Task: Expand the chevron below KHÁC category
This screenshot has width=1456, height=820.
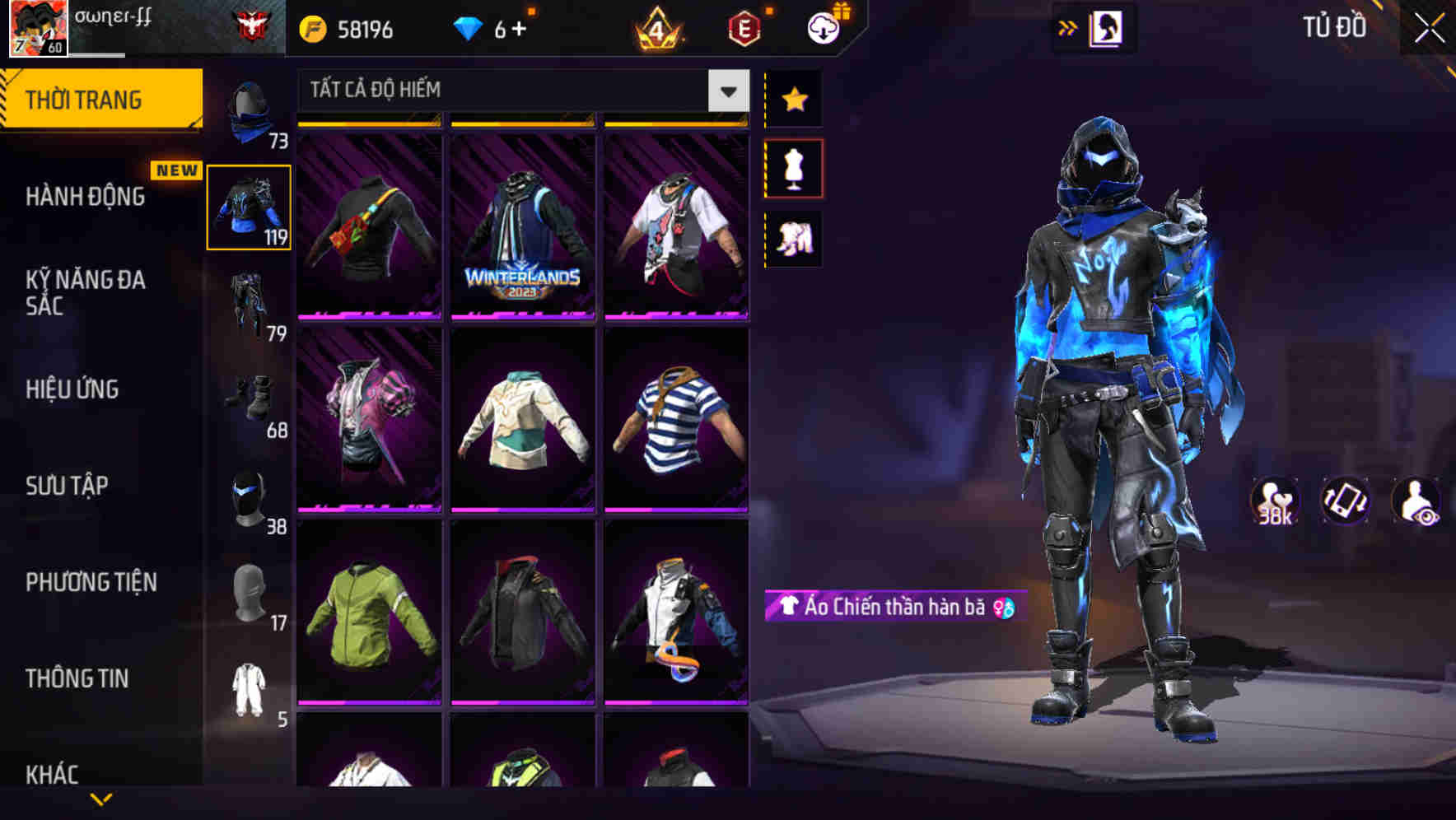Action: (x=103, y=799)
